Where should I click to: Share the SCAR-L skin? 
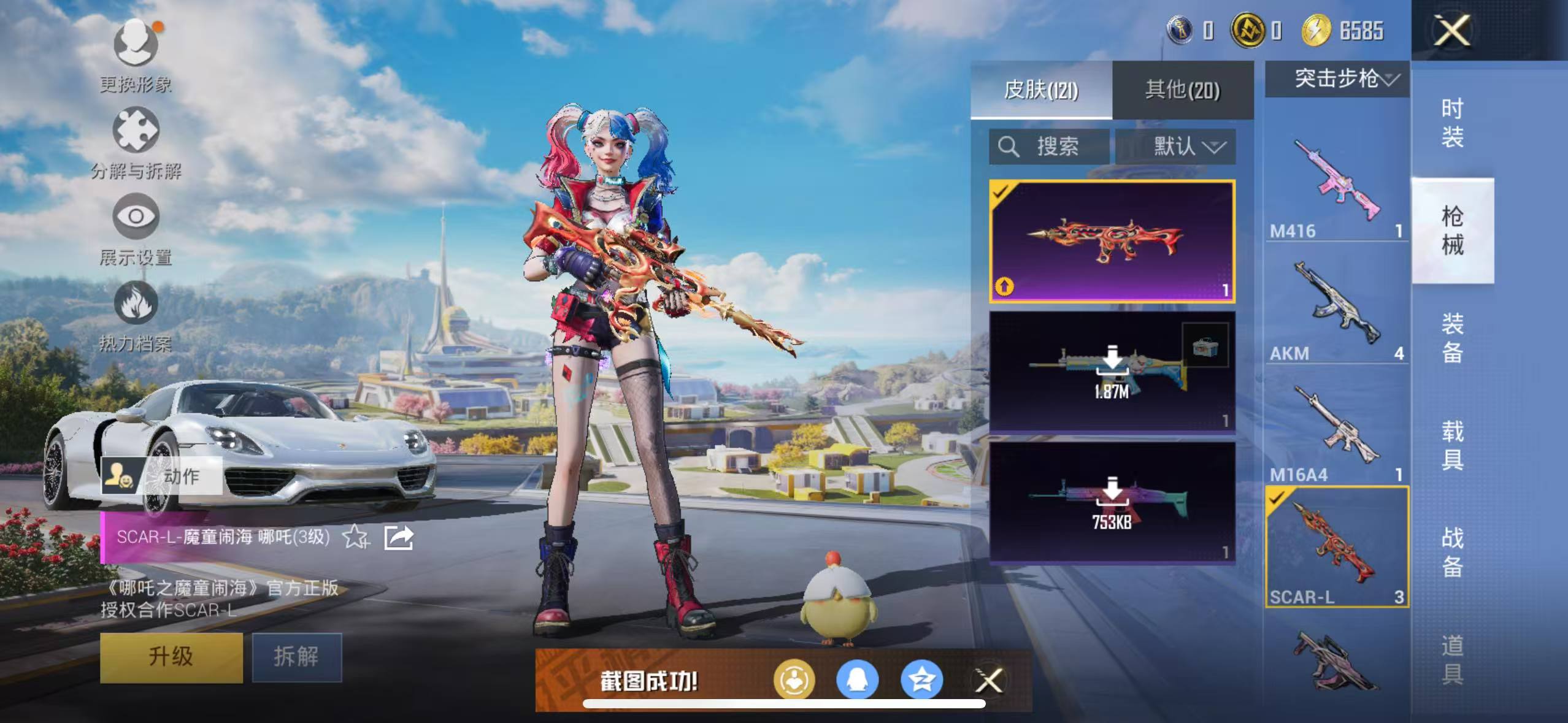(398, 537)
